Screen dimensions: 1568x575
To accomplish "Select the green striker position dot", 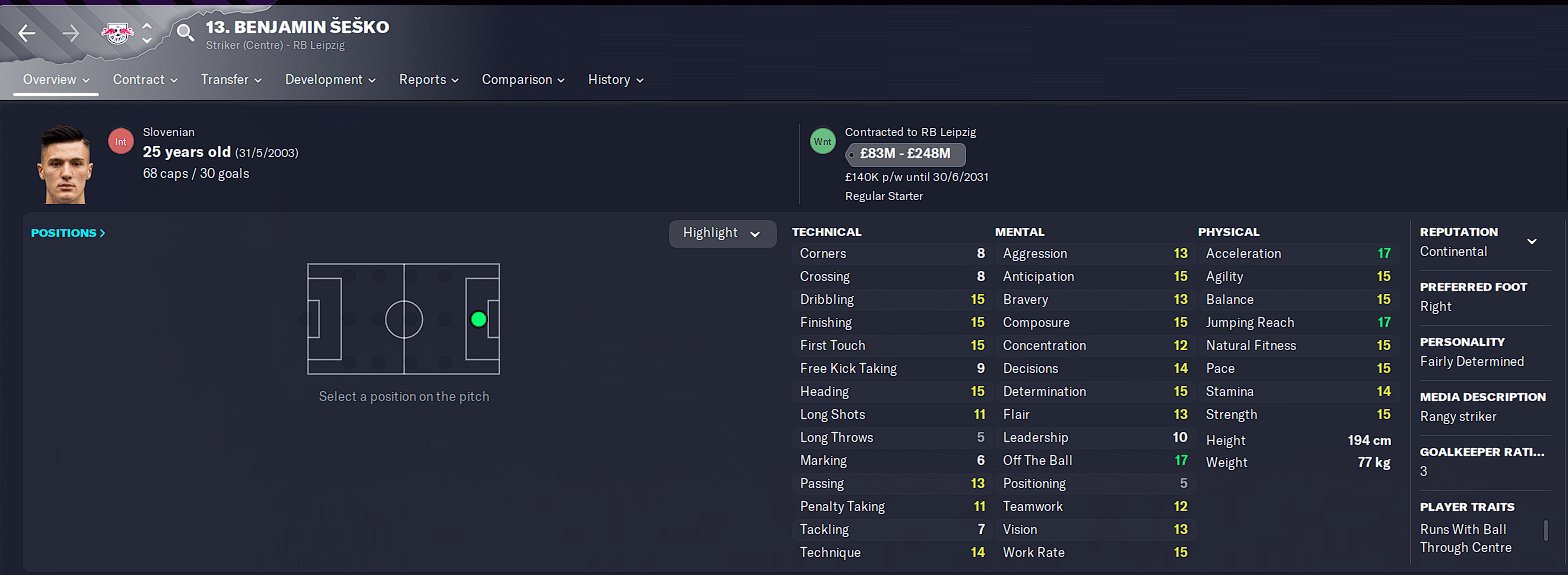I will click(x=478, y=319).
